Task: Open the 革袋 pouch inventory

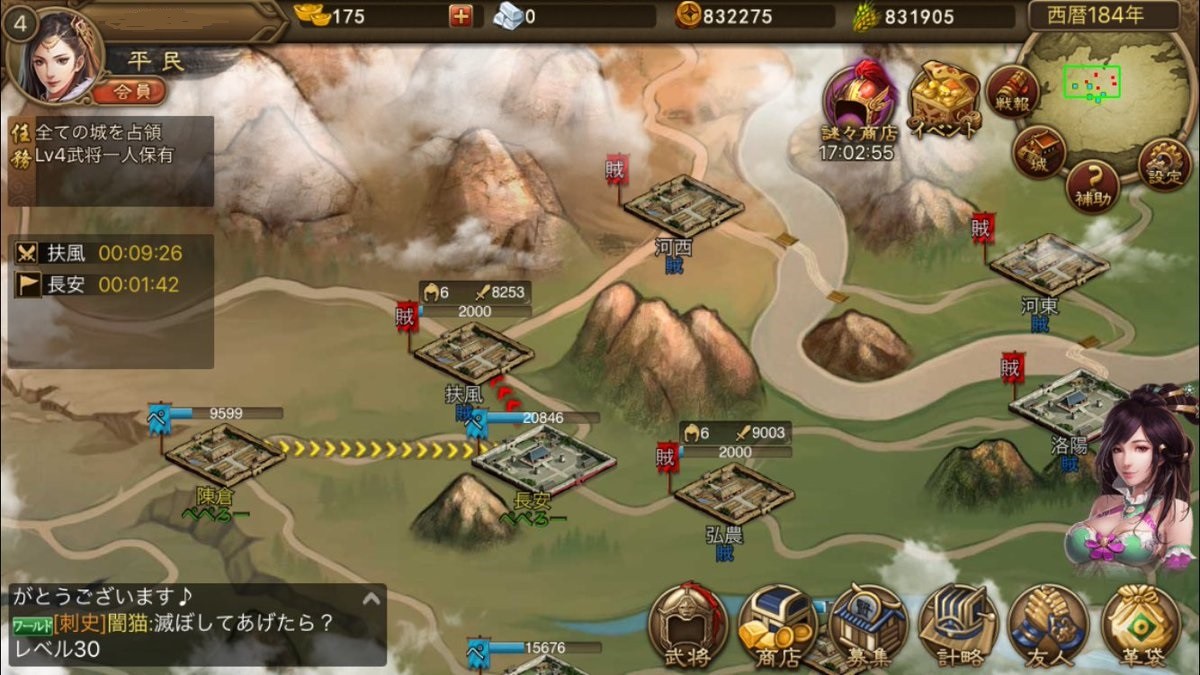Action: pos(1140,625)
